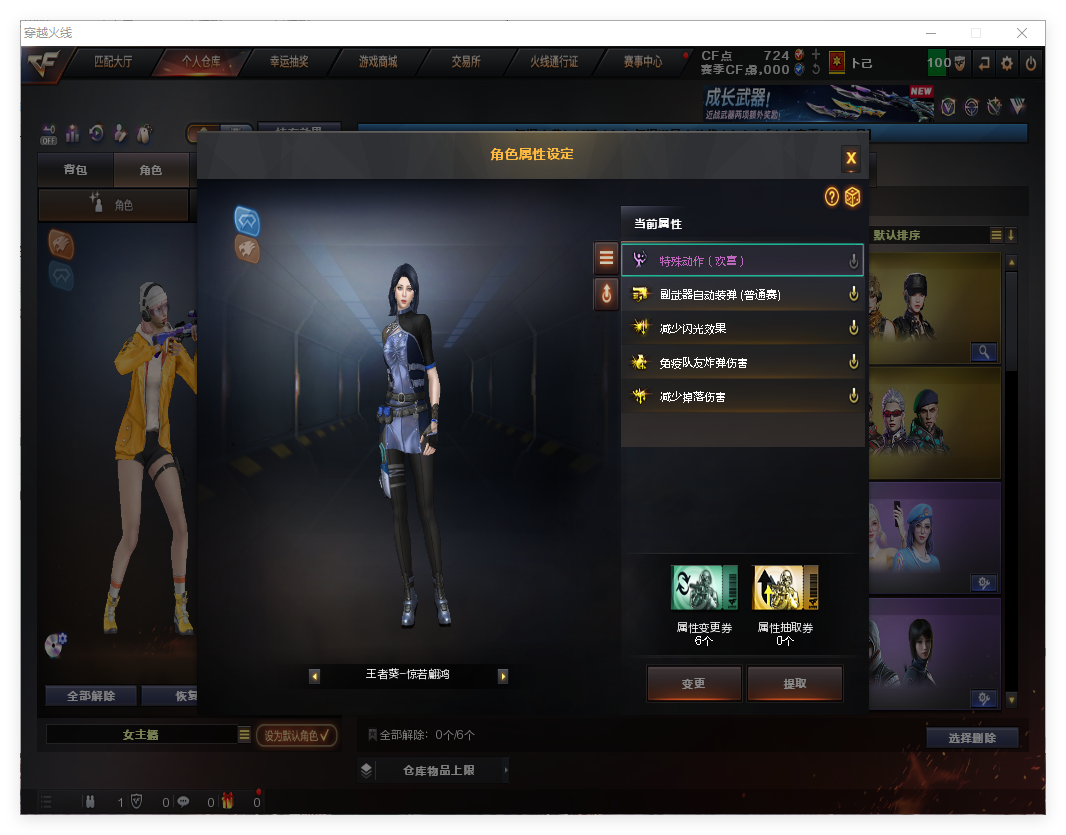Open the question mark help icon
1066x835 pixels.
click(x=831, y=197)
